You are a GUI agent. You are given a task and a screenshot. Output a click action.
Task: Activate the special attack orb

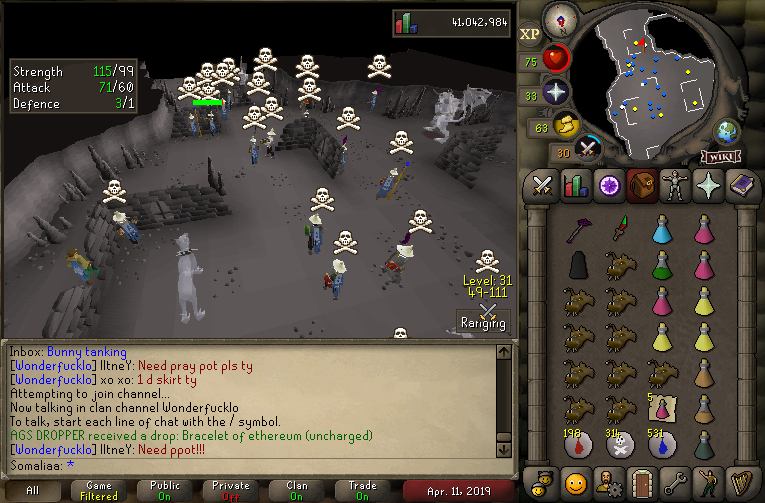[590, 149]
